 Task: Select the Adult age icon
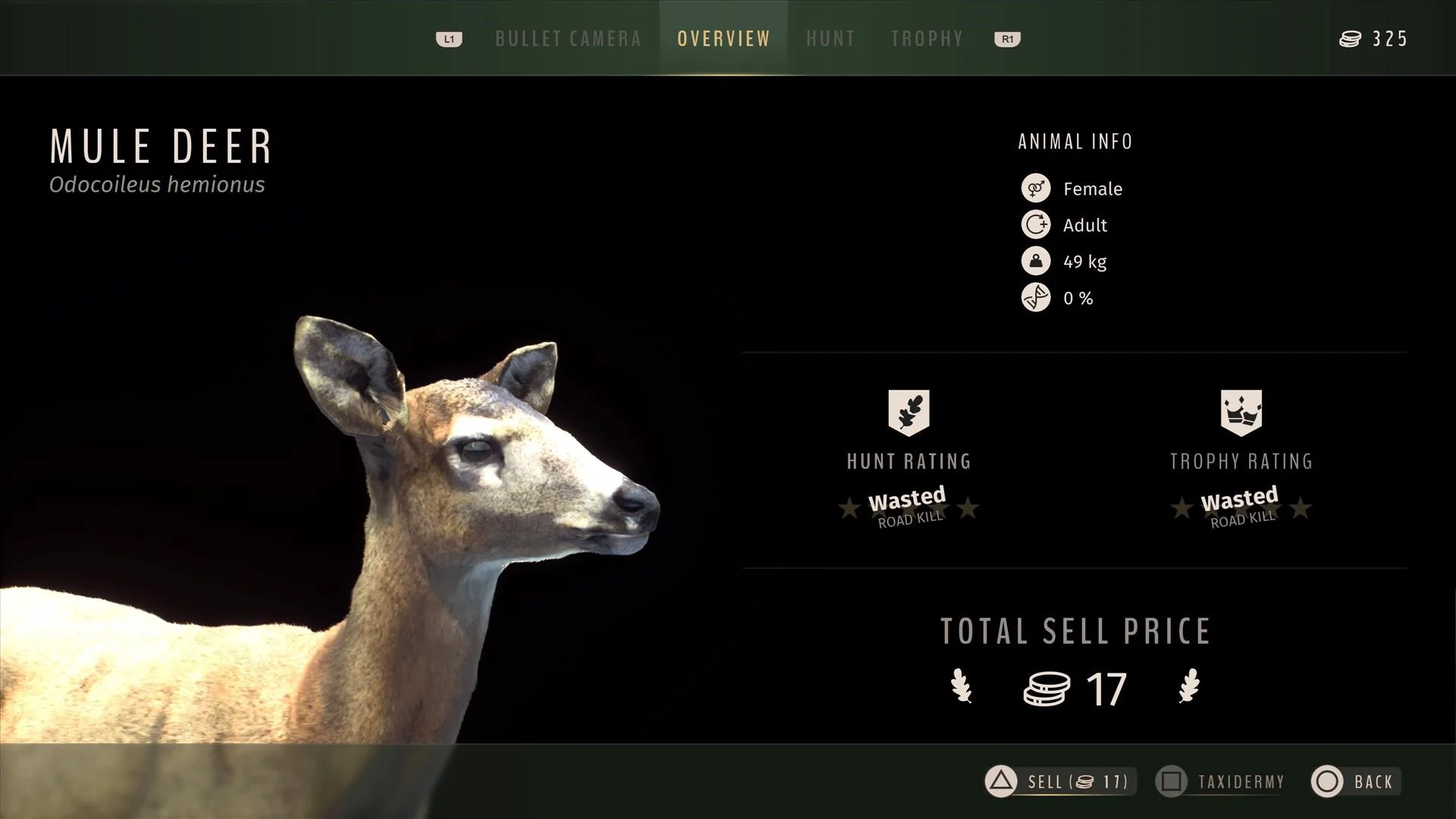click(x=1036, y=224)
